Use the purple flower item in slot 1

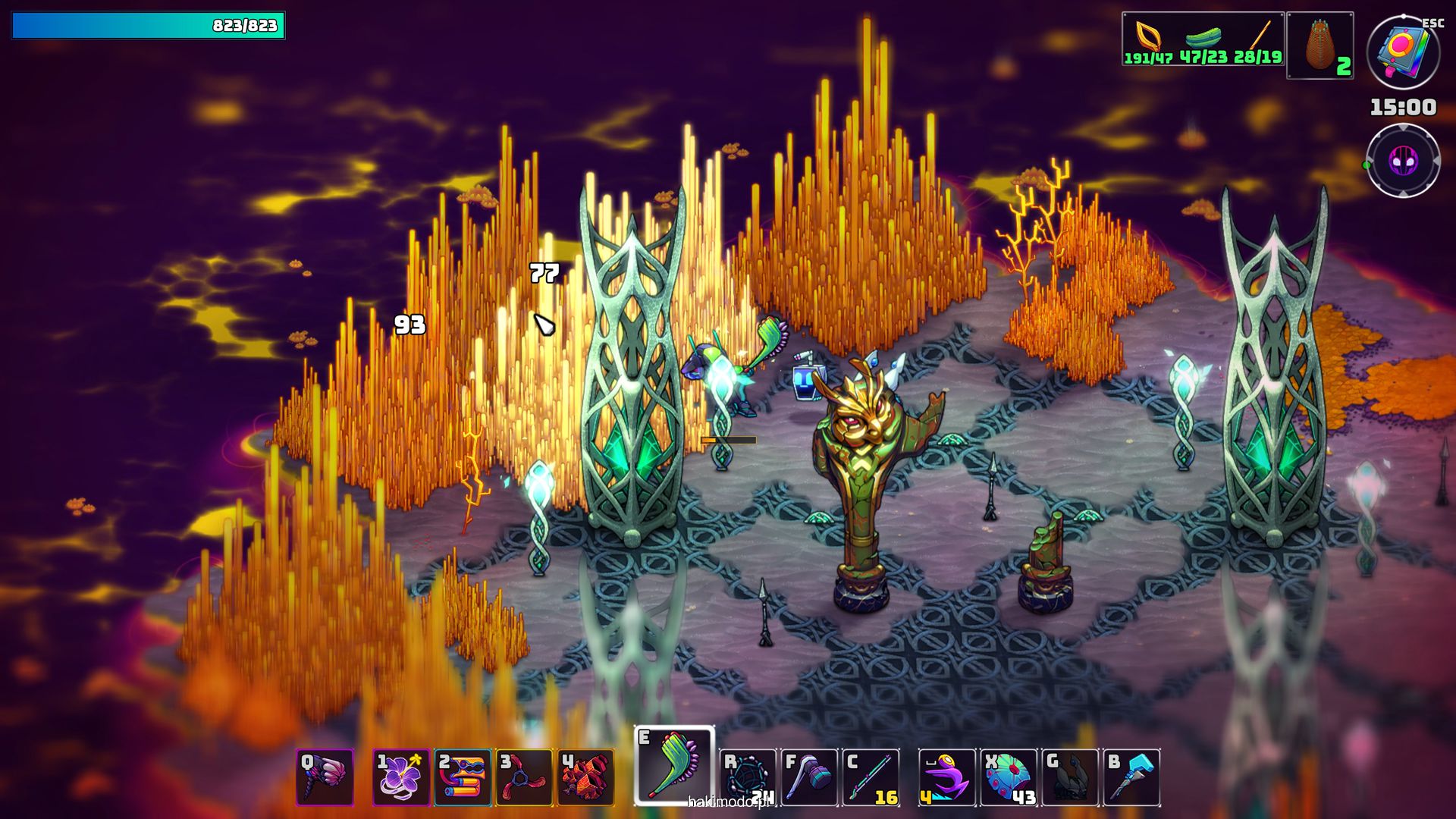[x=401, y=777]
